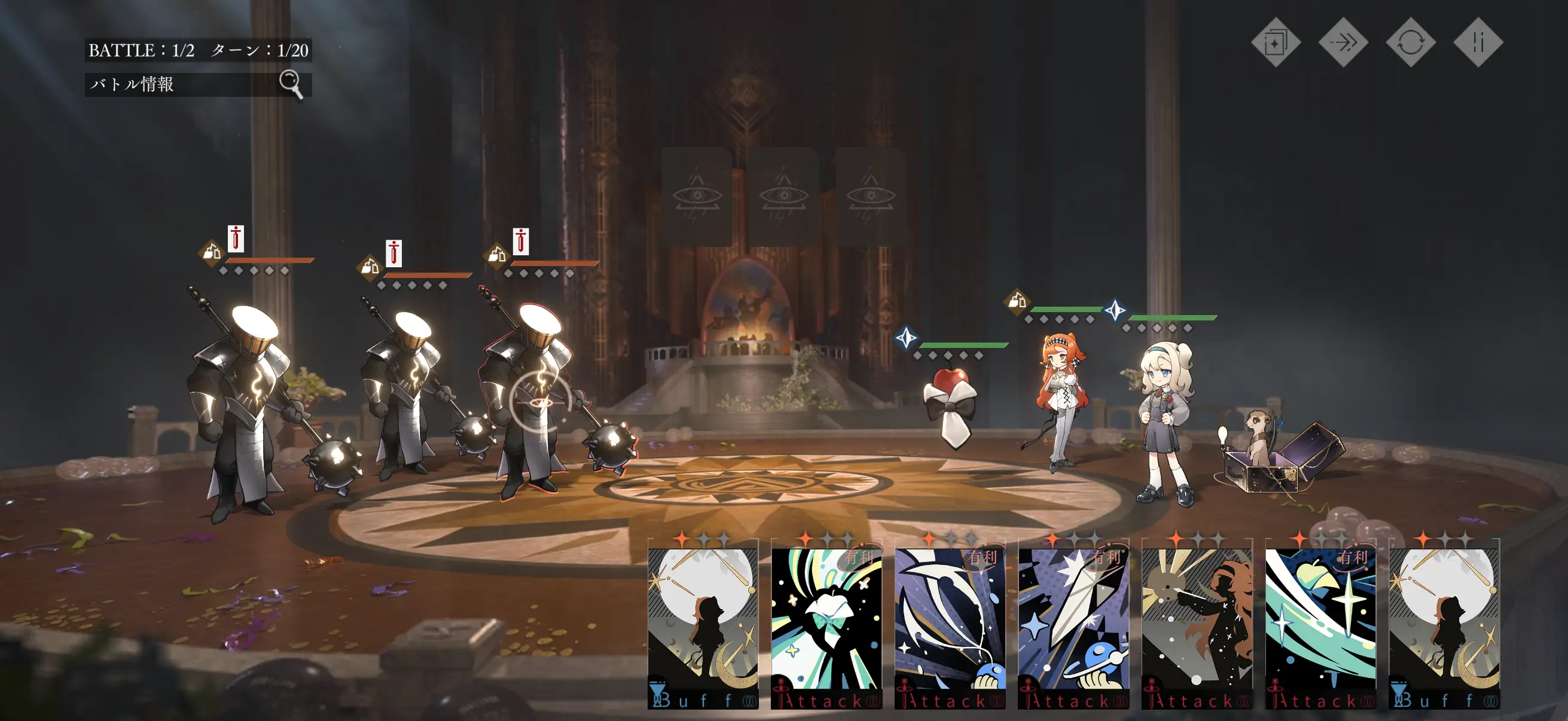The height and width of the screenshot is (721, 1568).
Task: Open the バトル情報 battle info panel
Action: (x=197, y=84)
